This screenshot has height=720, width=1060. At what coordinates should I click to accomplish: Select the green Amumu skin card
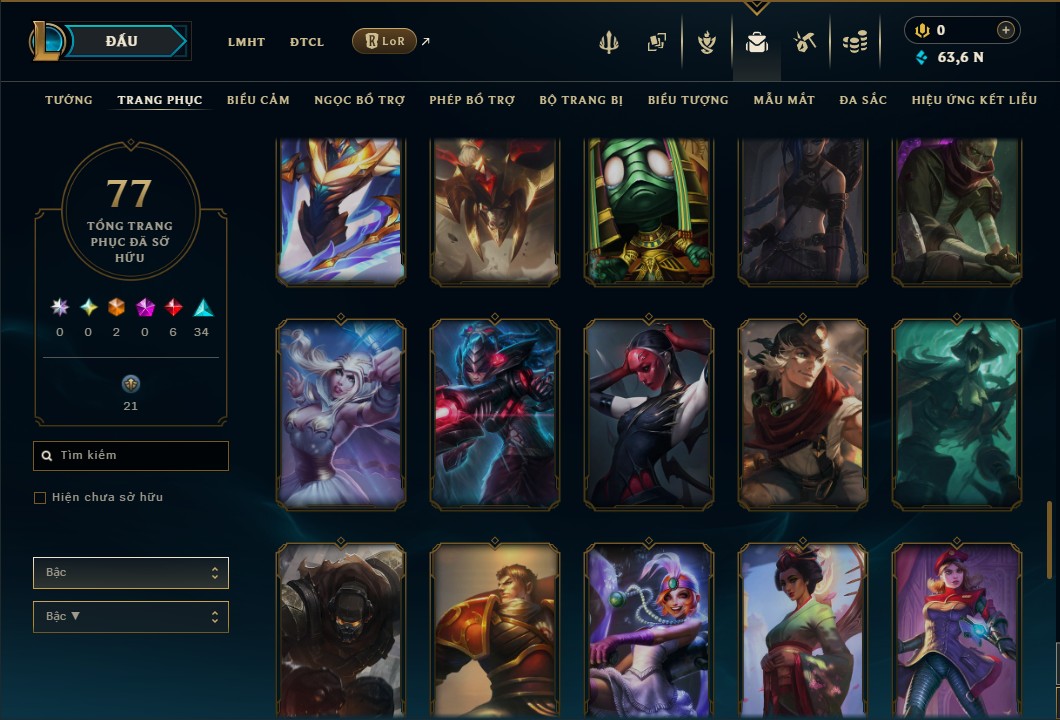(649, 209)
